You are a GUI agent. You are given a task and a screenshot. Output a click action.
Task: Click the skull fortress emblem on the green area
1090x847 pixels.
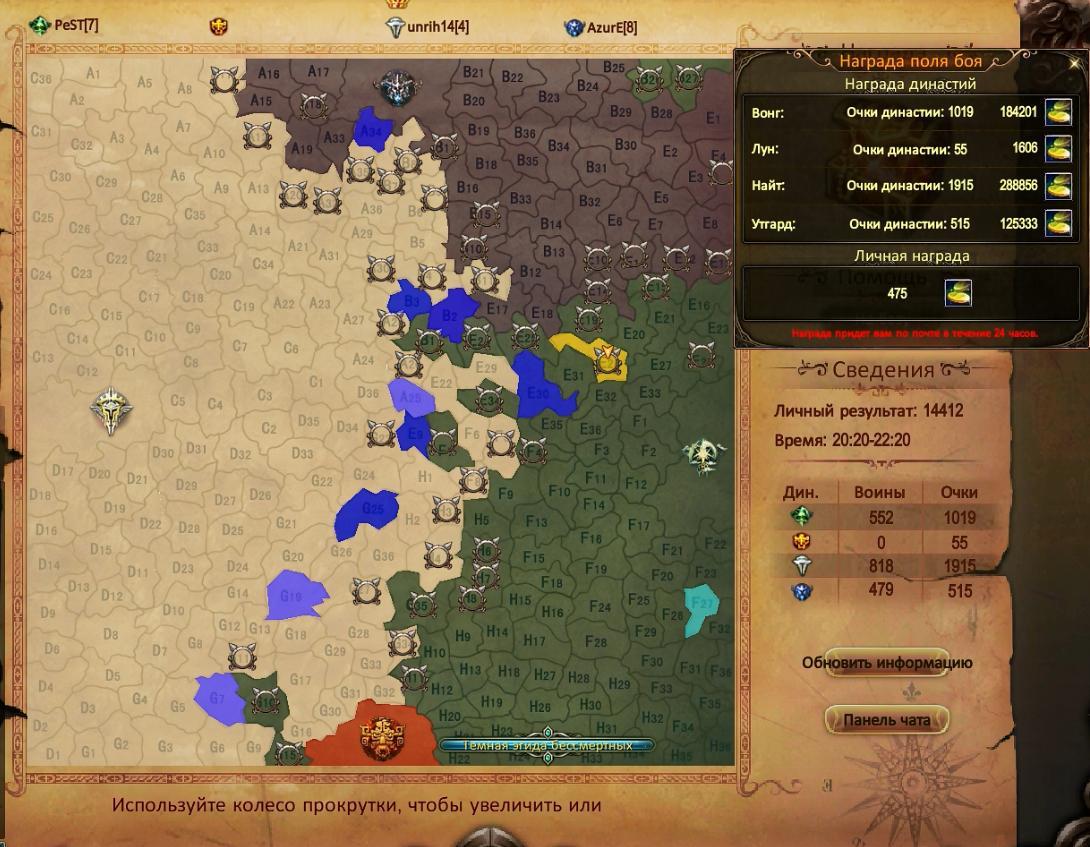pos(704,454)
